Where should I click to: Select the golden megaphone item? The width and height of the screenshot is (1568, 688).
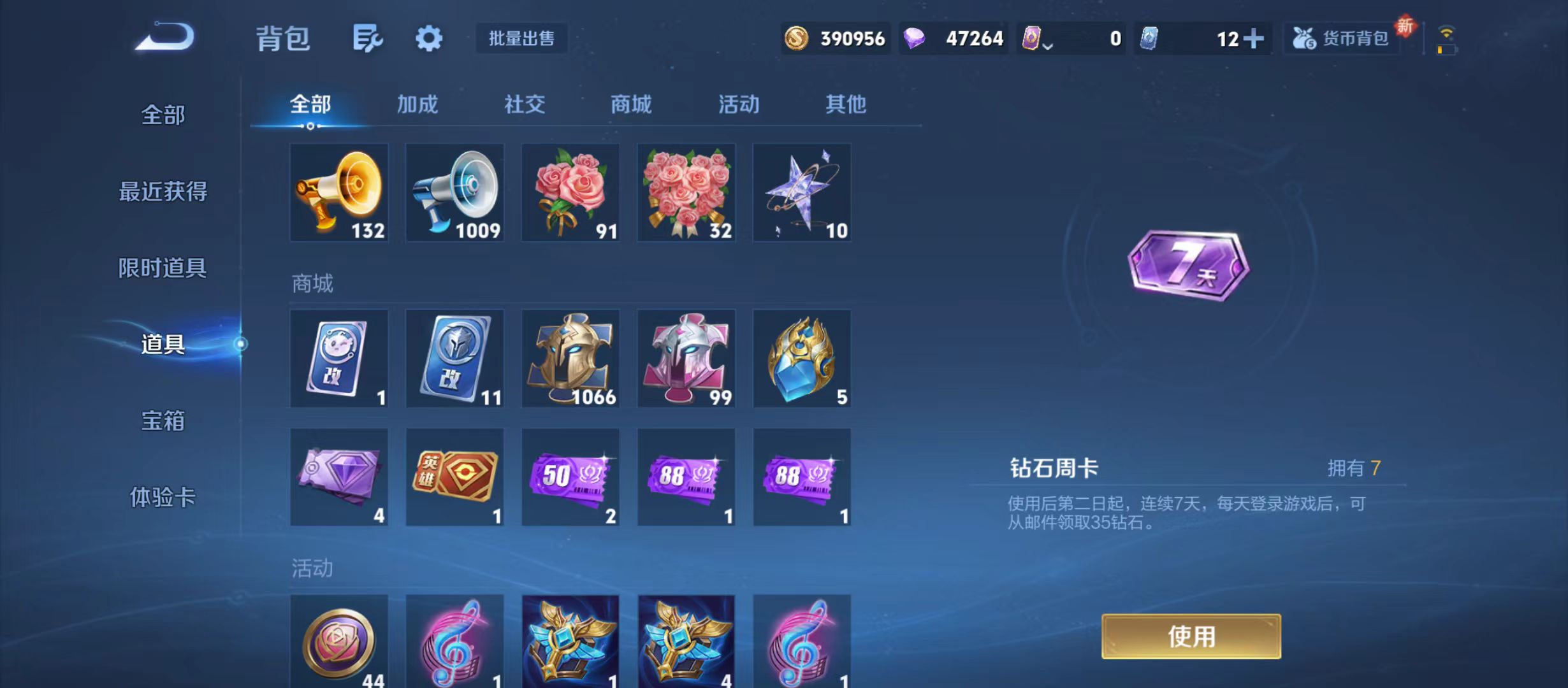[338, 192]
